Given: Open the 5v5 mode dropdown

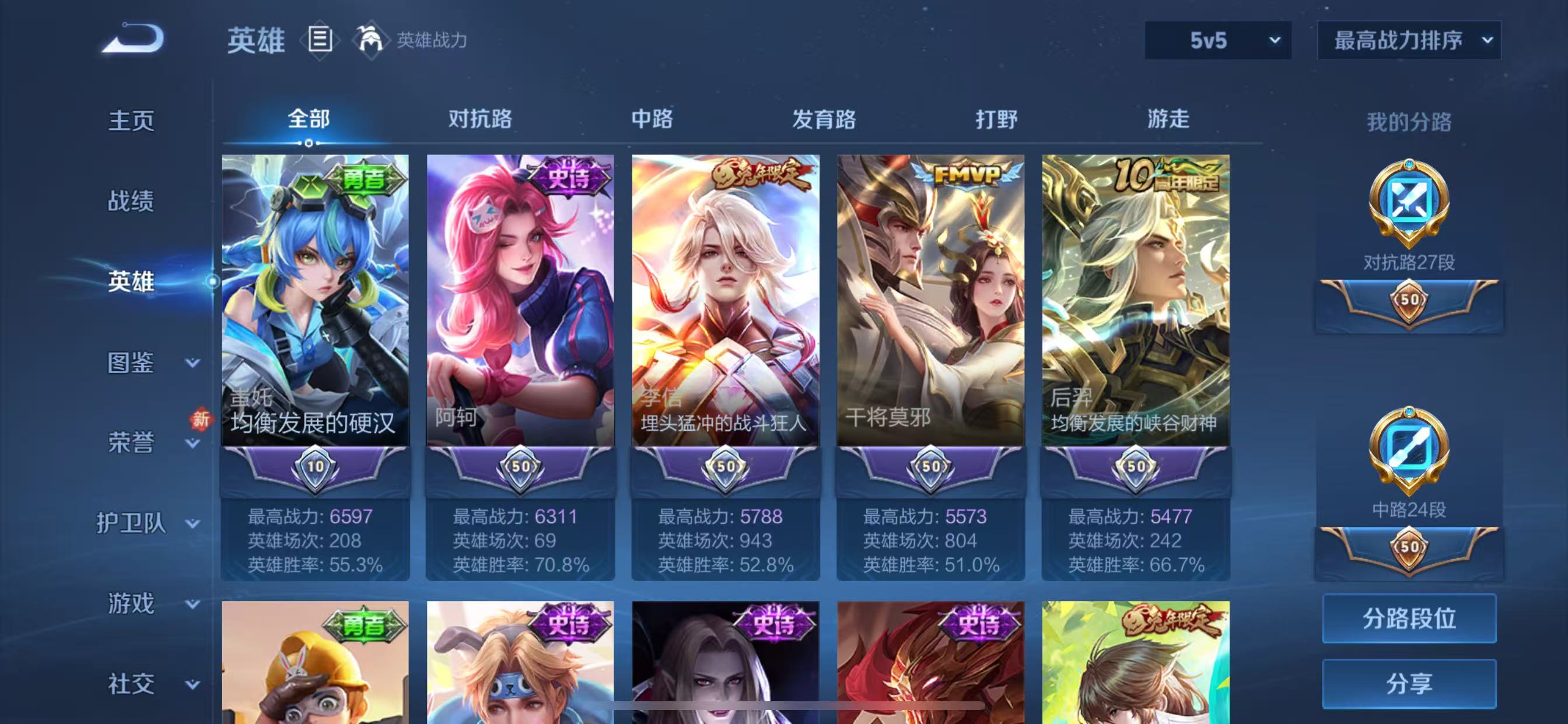Looking at the screenshot, I should 1217,41.
